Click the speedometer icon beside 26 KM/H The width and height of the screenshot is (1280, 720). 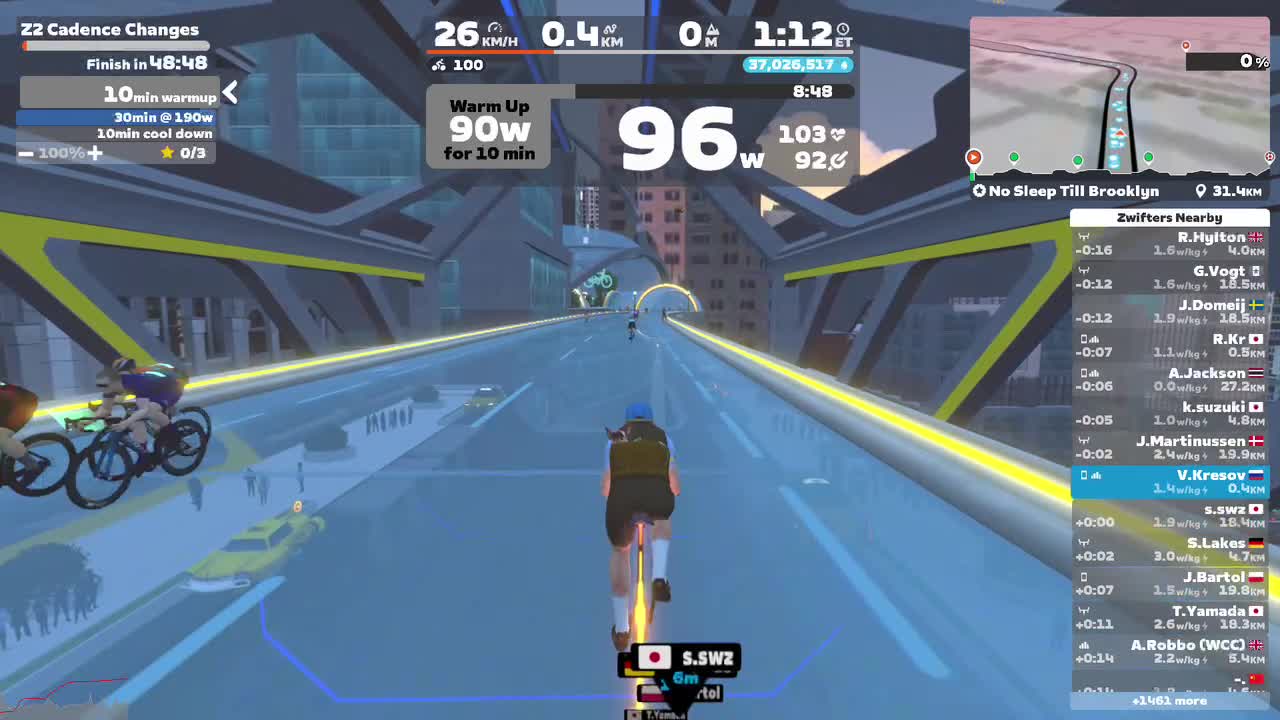[496, 30]
